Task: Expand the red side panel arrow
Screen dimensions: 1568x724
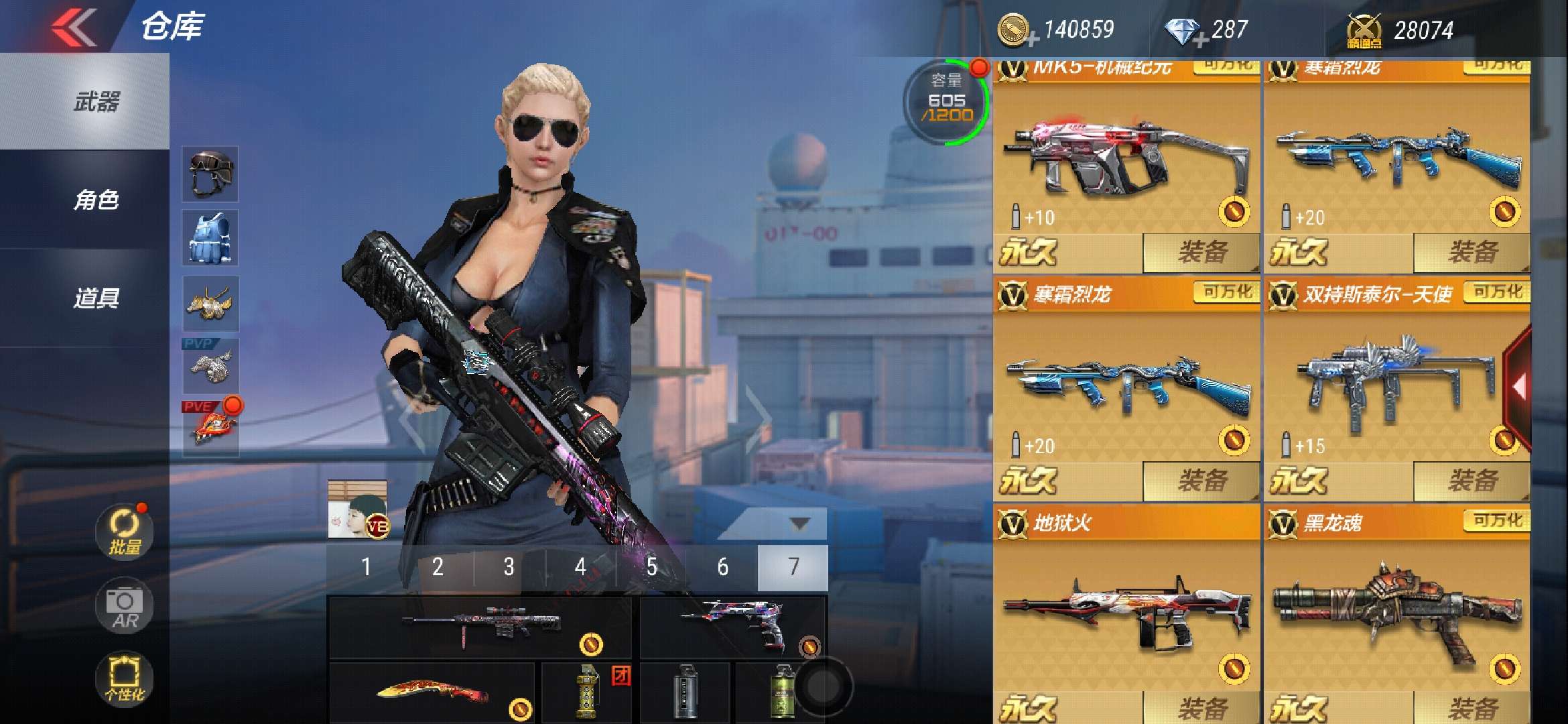Action: 1517,387
